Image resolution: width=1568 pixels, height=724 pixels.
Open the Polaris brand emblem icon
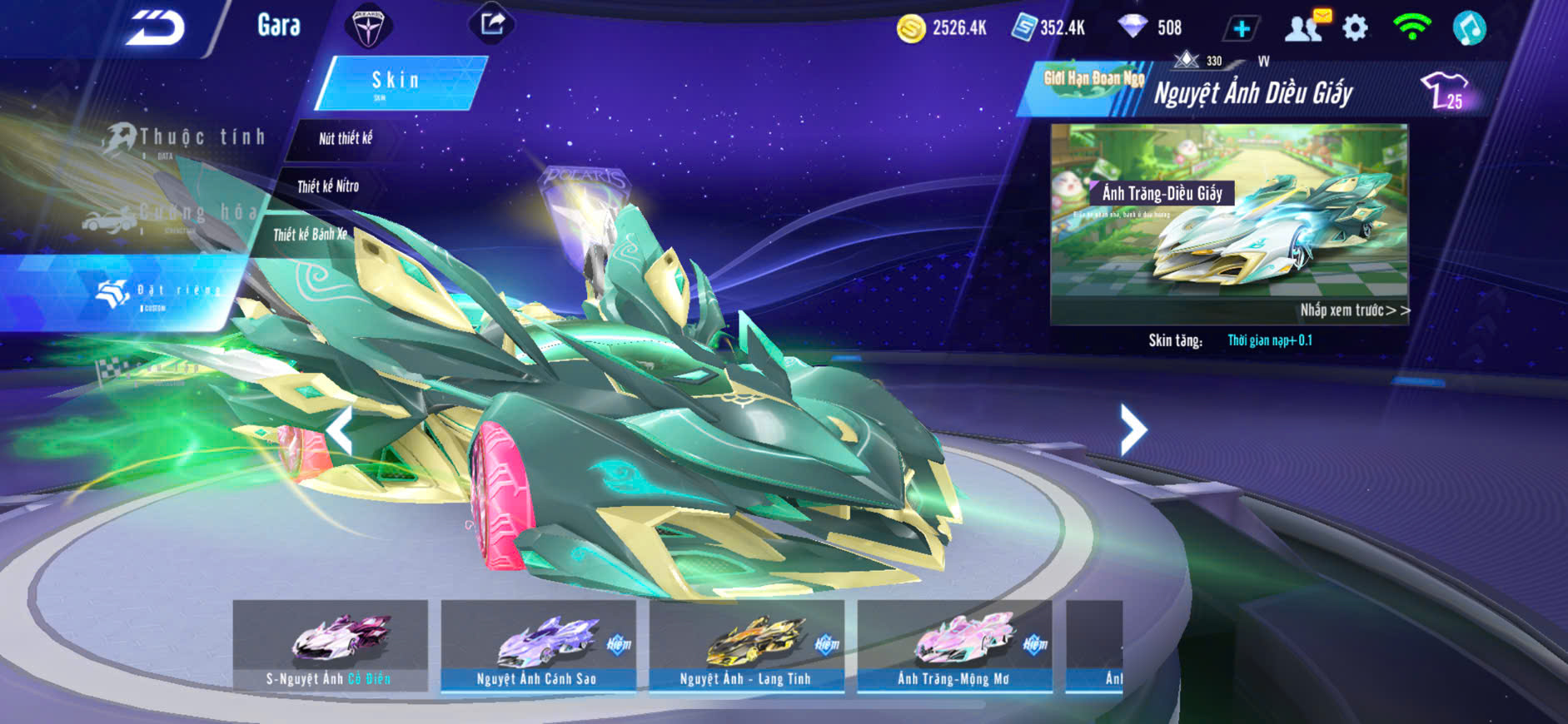368,27
